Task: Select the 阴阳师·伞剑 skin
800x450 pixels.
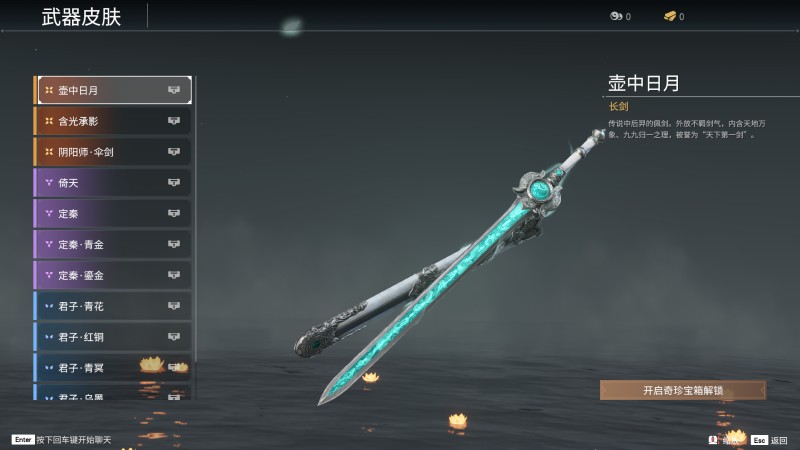Action: pos(113,152)
